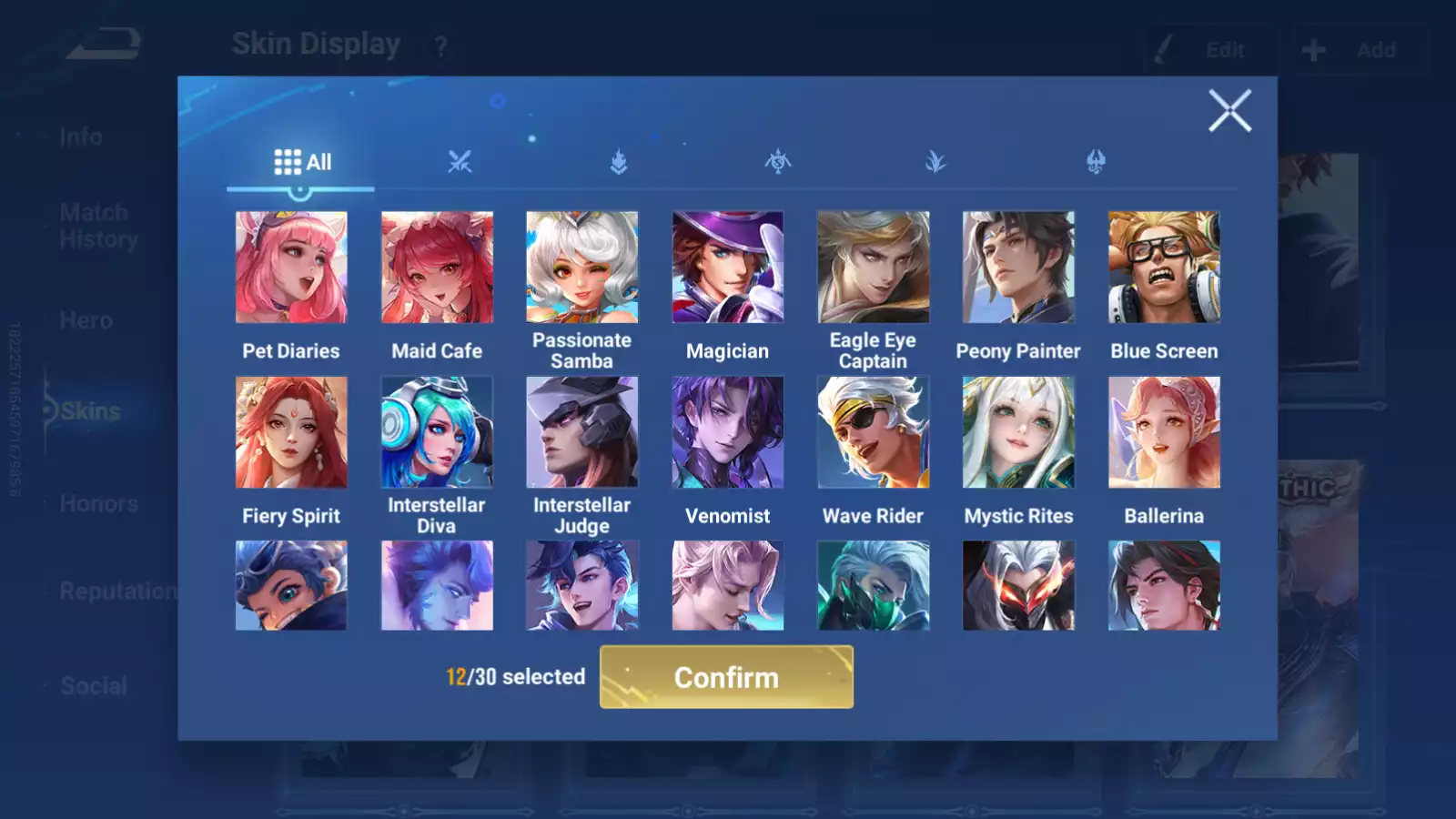Viewport: 1456px width, 819px height.
Task: Toggle selection of the Blue Screen skin
Action: (x=1165, y=266)
